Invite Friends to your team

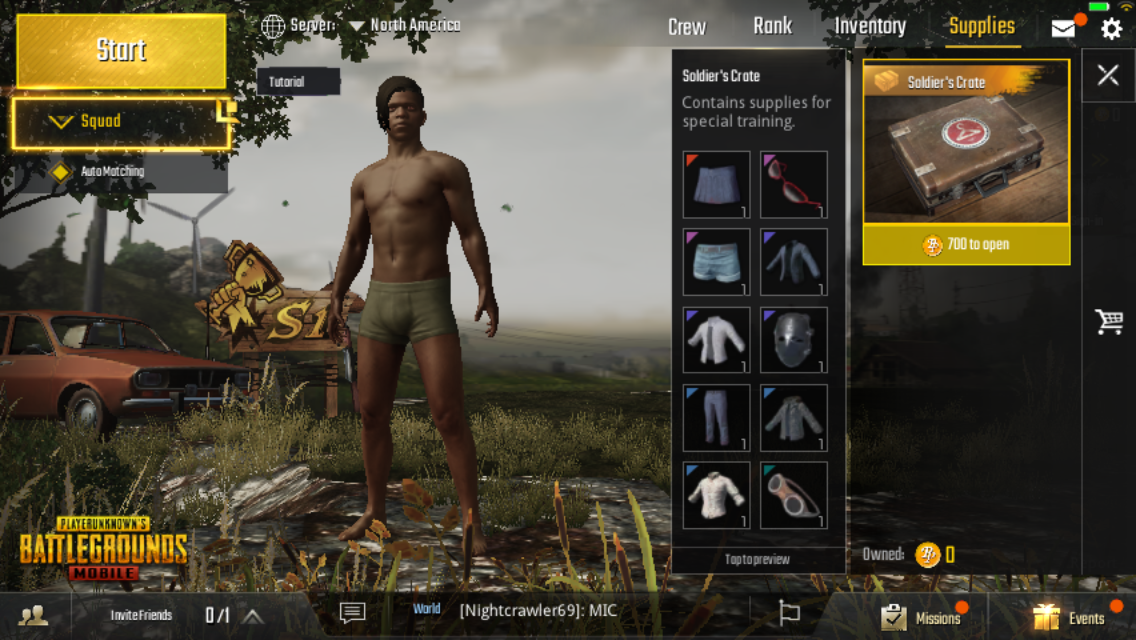141,616
